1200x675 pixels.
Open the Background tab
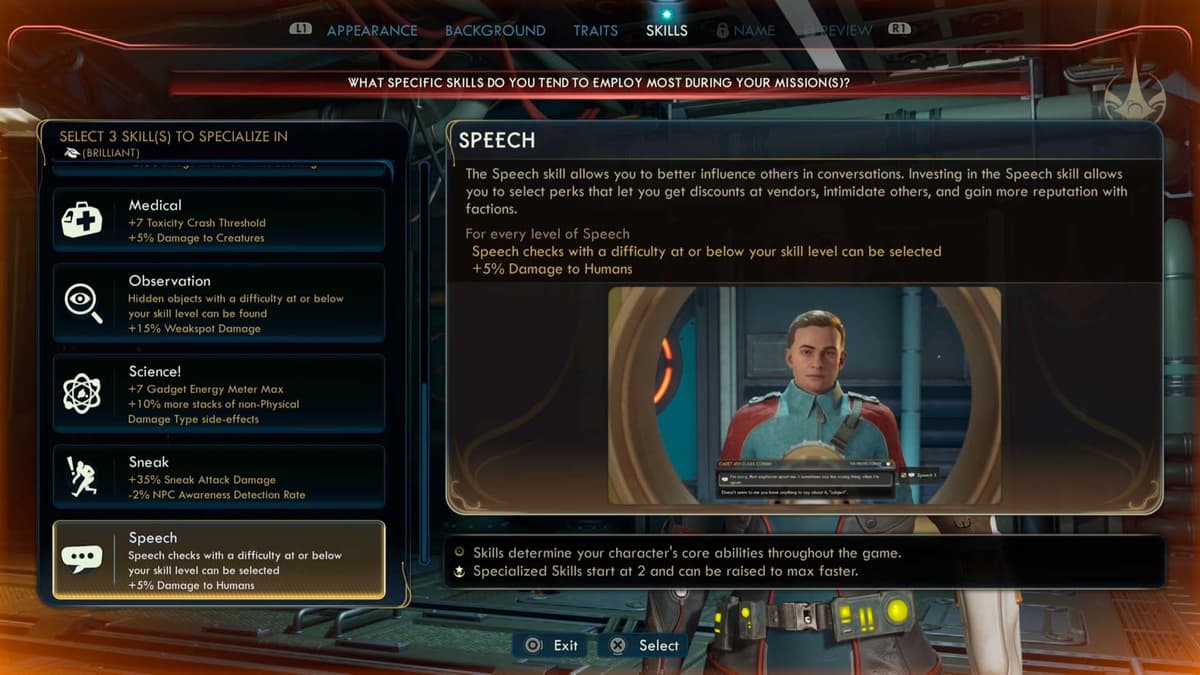click(495, 30)
